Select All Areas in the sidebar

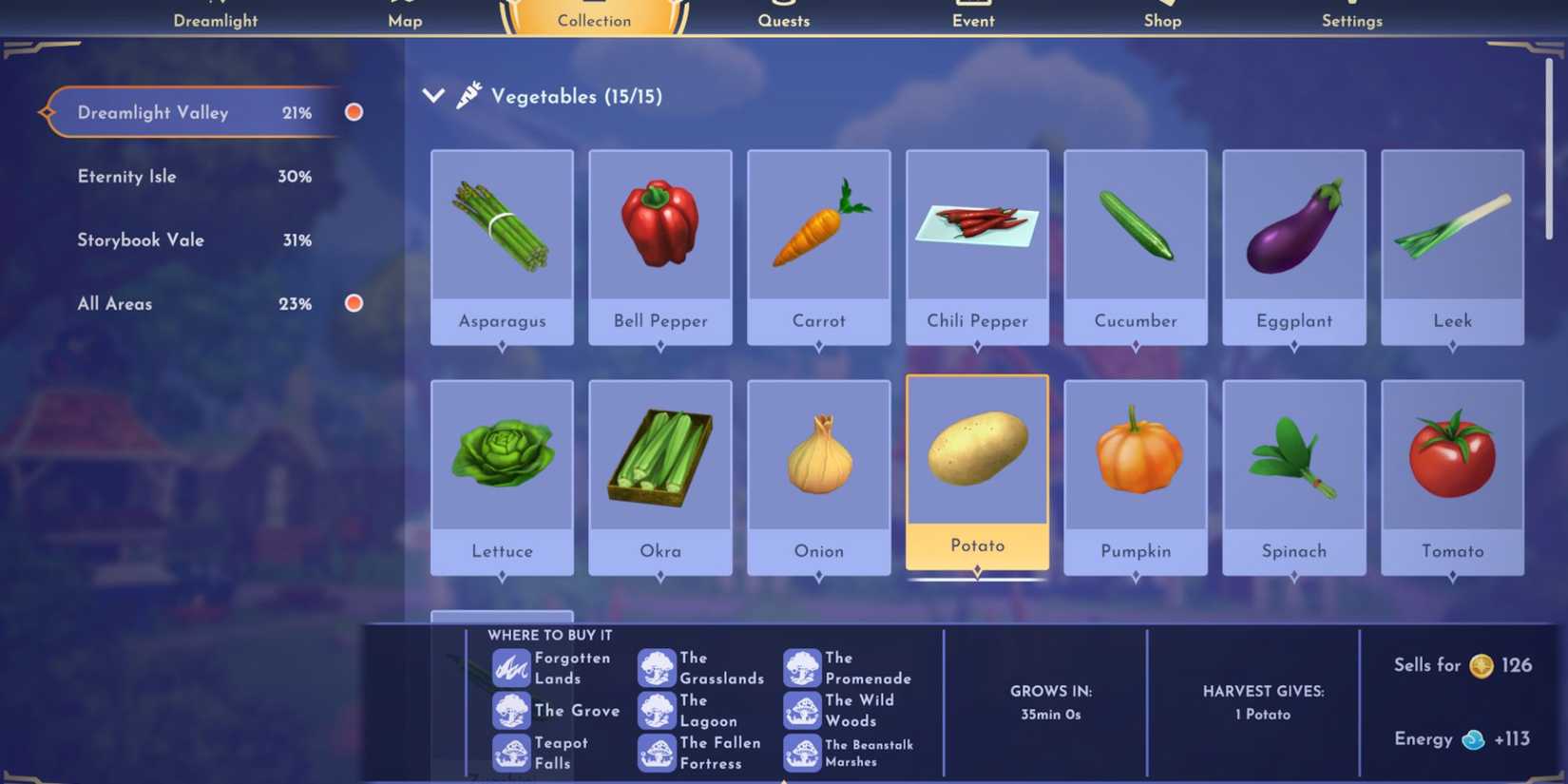[x=114, y=303]
